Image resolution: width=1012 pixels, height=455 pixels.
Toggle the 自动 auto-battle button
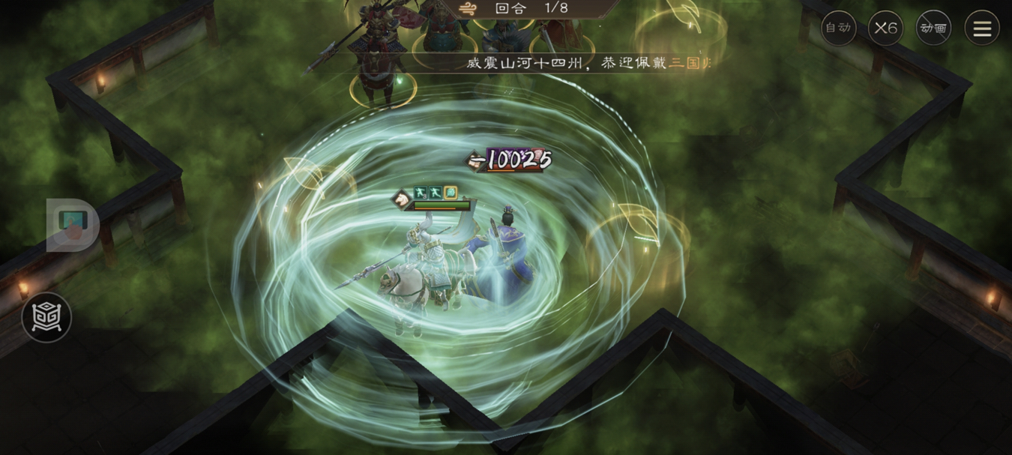click(838, 28)
